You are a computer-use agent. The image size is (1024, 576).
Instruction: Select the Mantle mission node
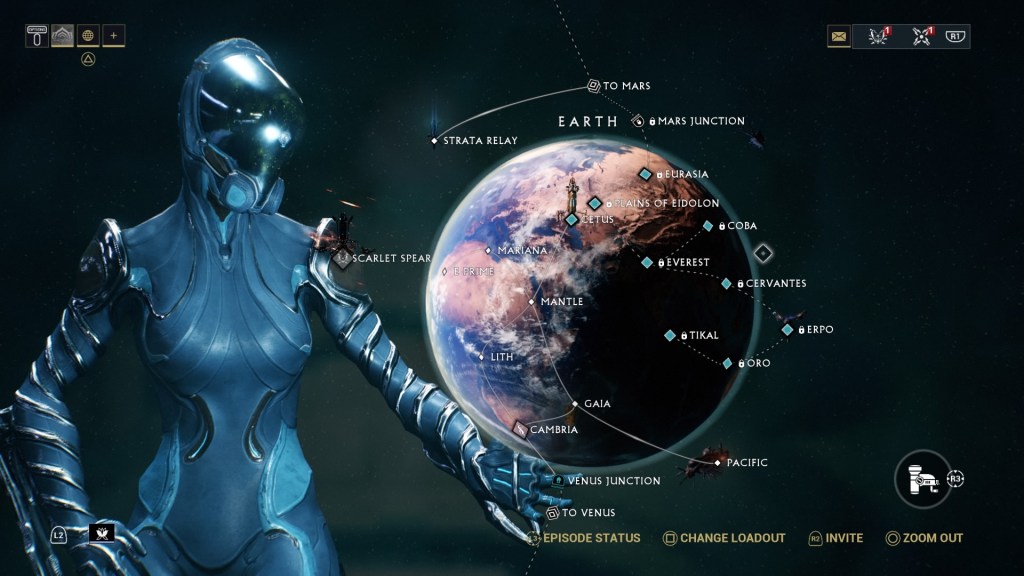coord(532,301)
